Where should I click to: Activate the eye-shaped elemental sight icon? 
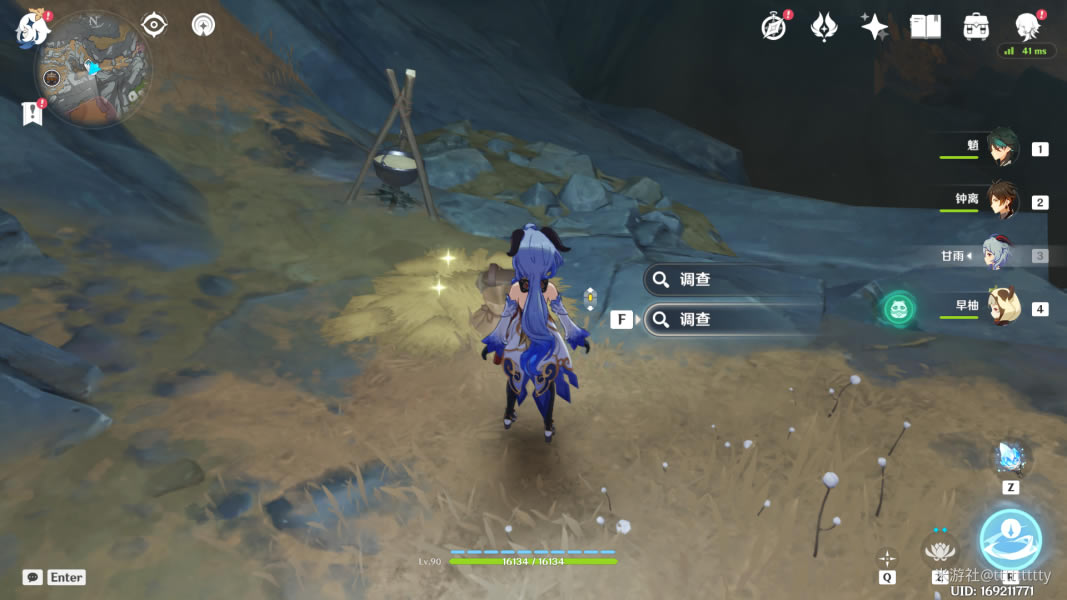coord(154,24)
